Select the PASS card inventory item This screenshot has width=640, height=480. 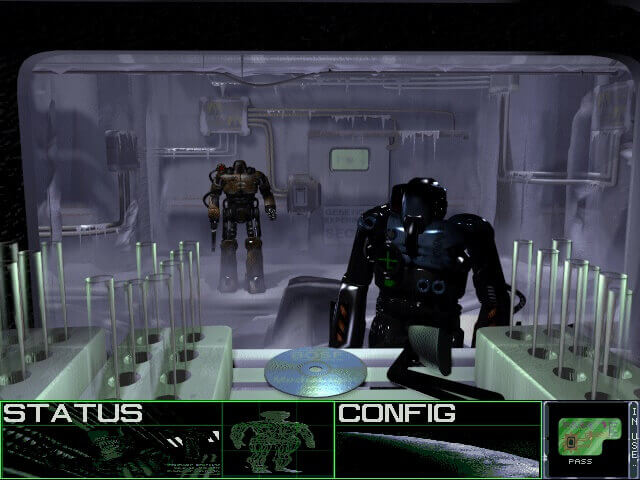tap(583, 437)
